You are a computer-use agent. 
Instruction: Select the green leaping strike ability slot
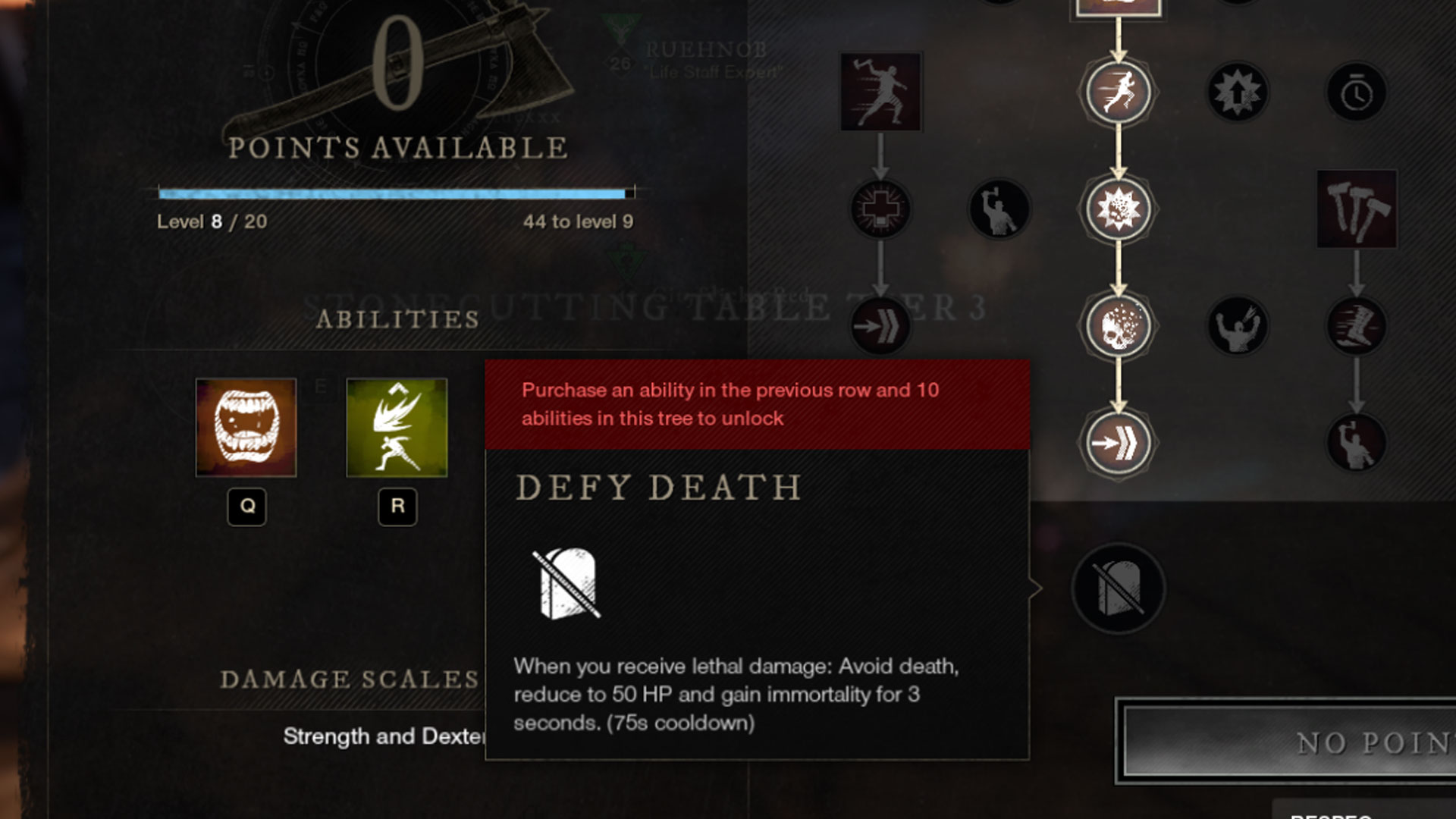[397, 427]
